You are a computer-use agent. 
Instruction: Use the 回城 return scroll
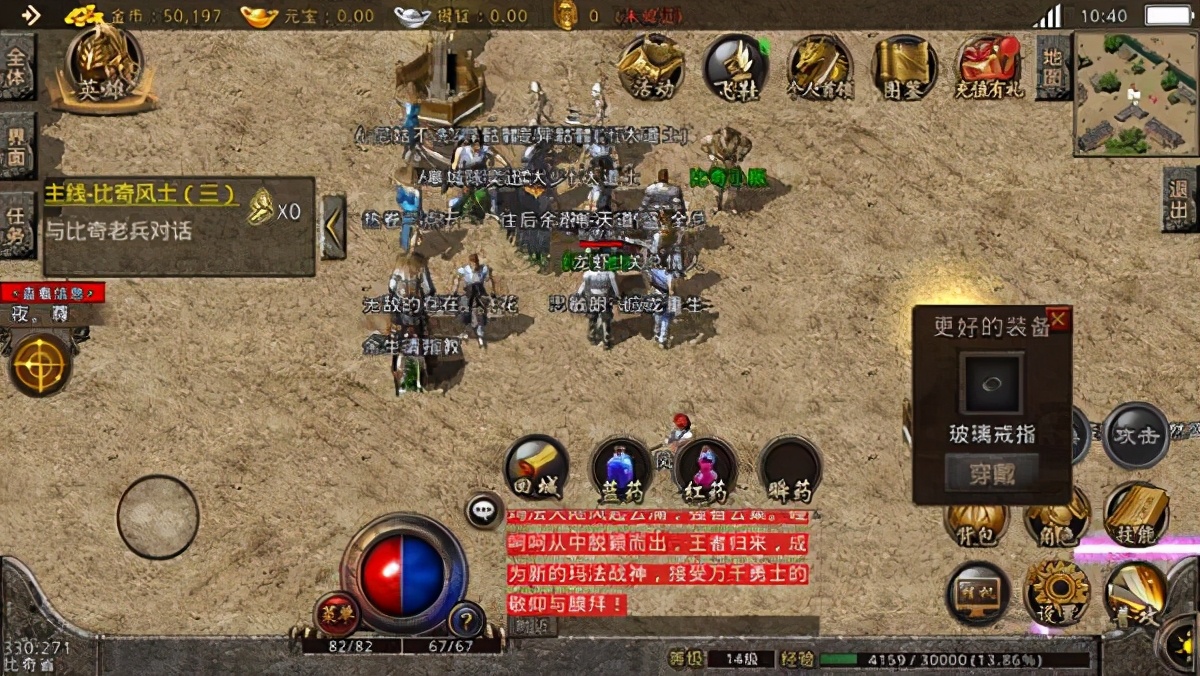[537, 468]
